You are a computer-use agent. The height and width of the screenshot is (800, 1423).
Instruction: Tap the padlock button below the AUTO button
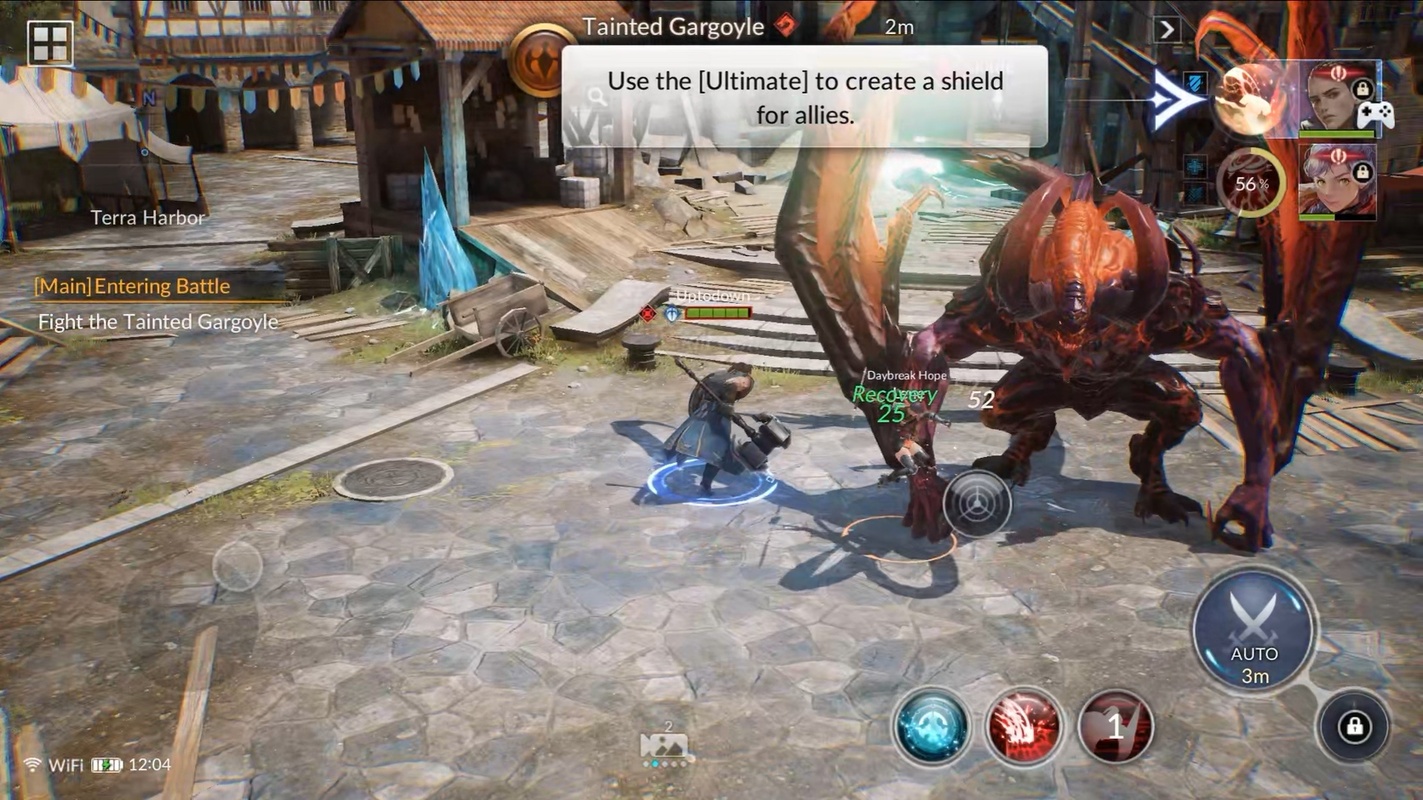click(x=1354, y=727)
